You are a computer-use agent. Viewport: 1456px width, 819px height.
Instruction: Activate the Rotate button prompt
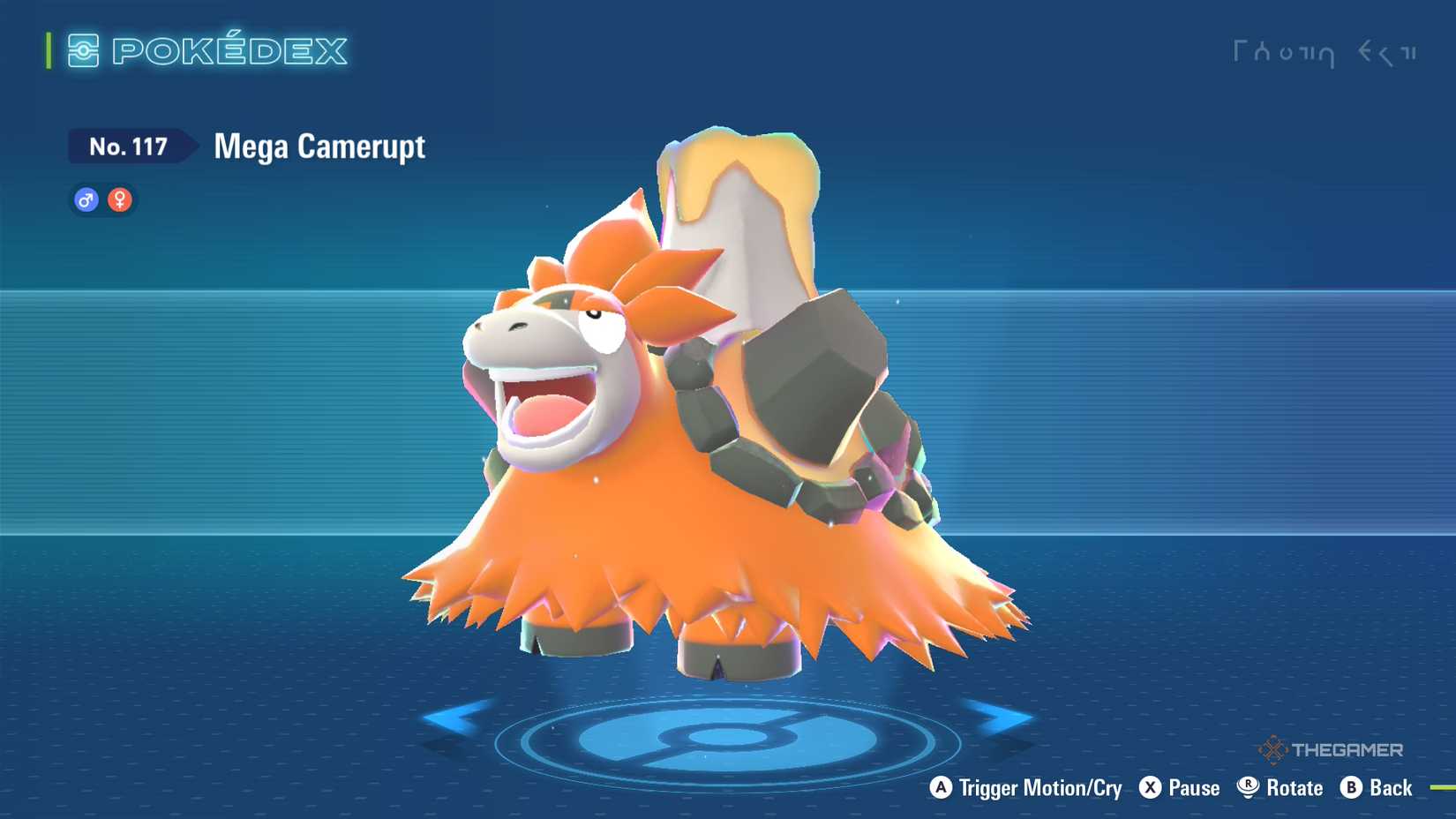pos(1281,787)
